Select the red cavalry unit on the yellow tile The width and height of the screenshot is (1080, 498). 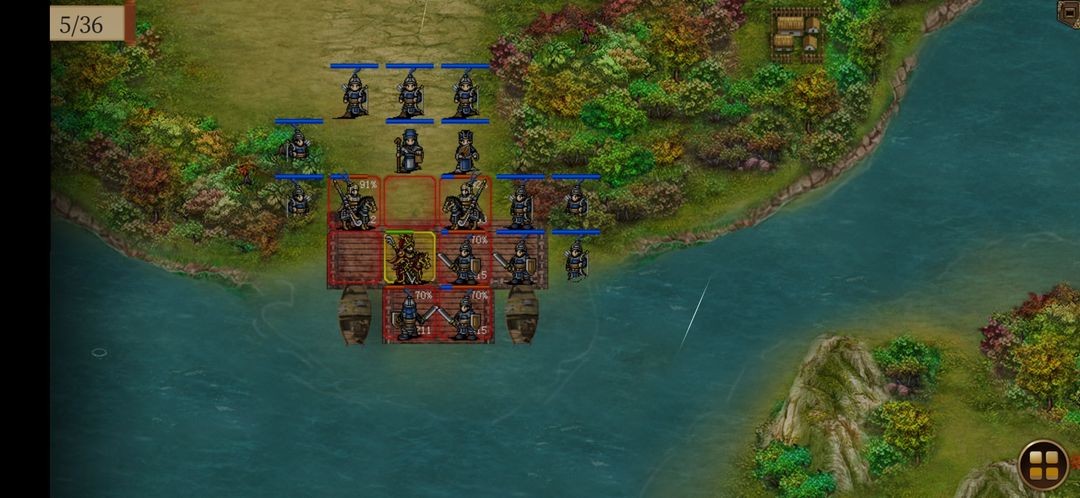[x=410, y=258]
